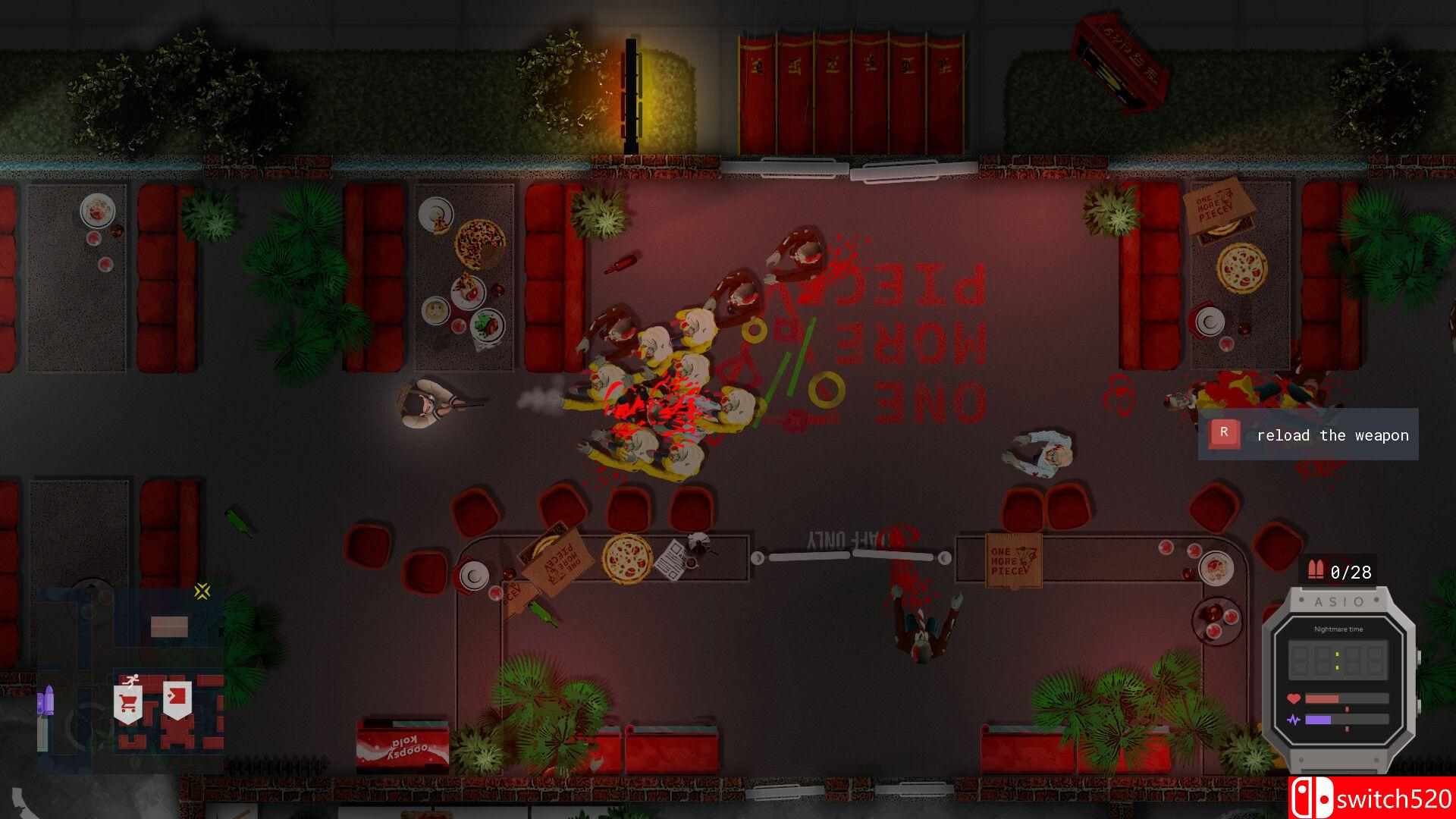Select the shopping cart marker on the minimap
This screenshot has height=819, width=1456.
(x=128, y=703)
